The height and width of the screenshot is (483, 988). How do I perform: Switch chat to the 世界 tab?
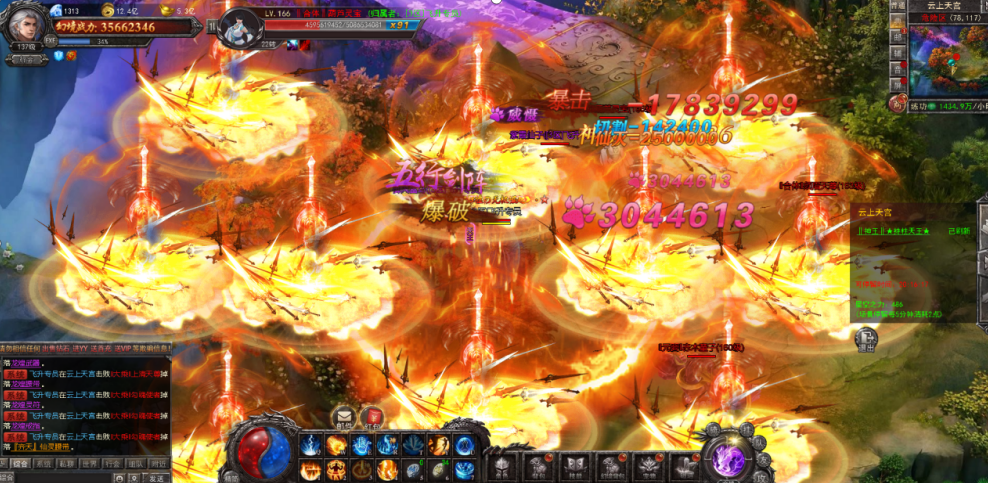pos(89,464)
